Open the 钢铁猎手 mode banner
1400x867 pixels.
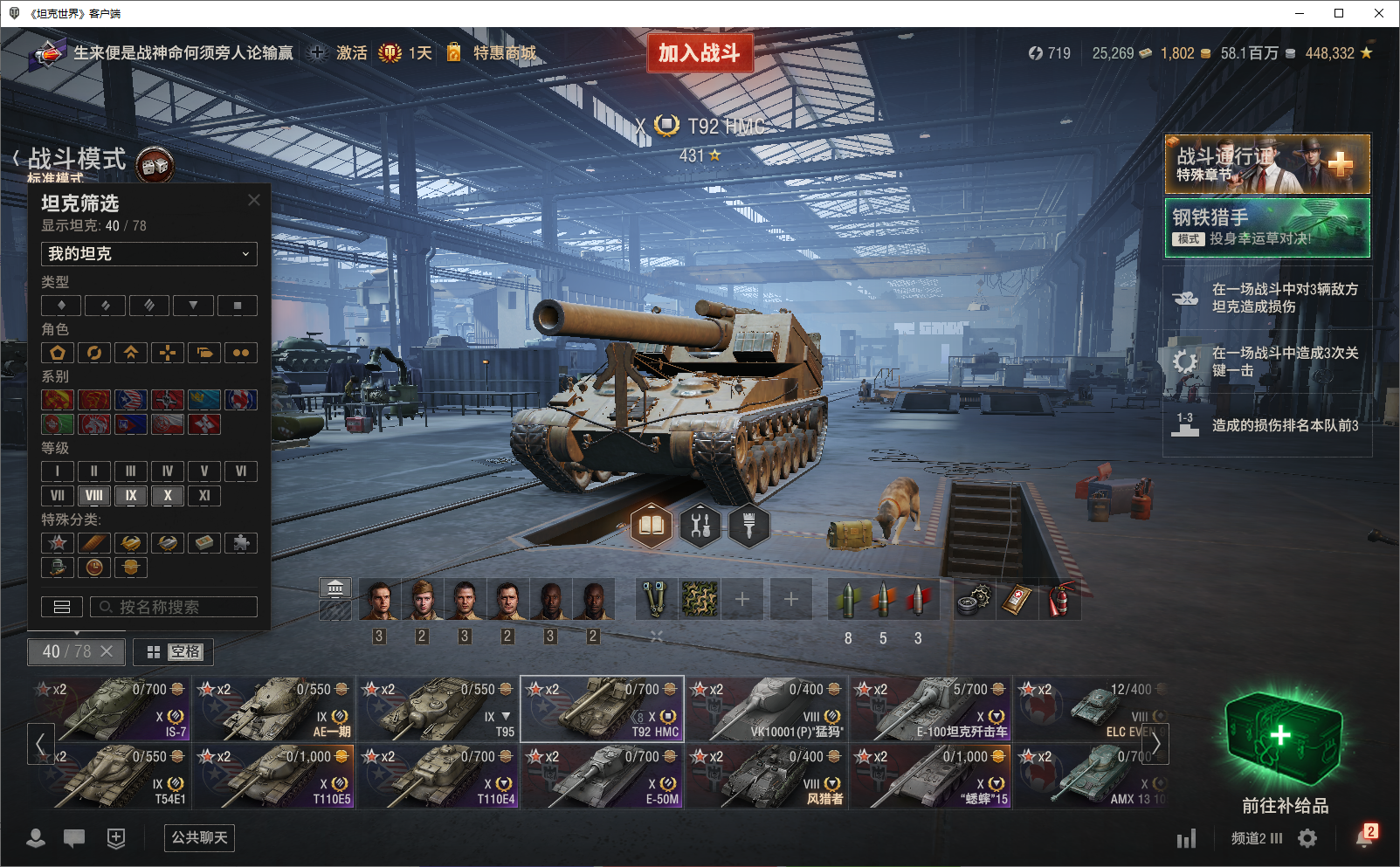pyautogui.click(x=1266, y=228)
